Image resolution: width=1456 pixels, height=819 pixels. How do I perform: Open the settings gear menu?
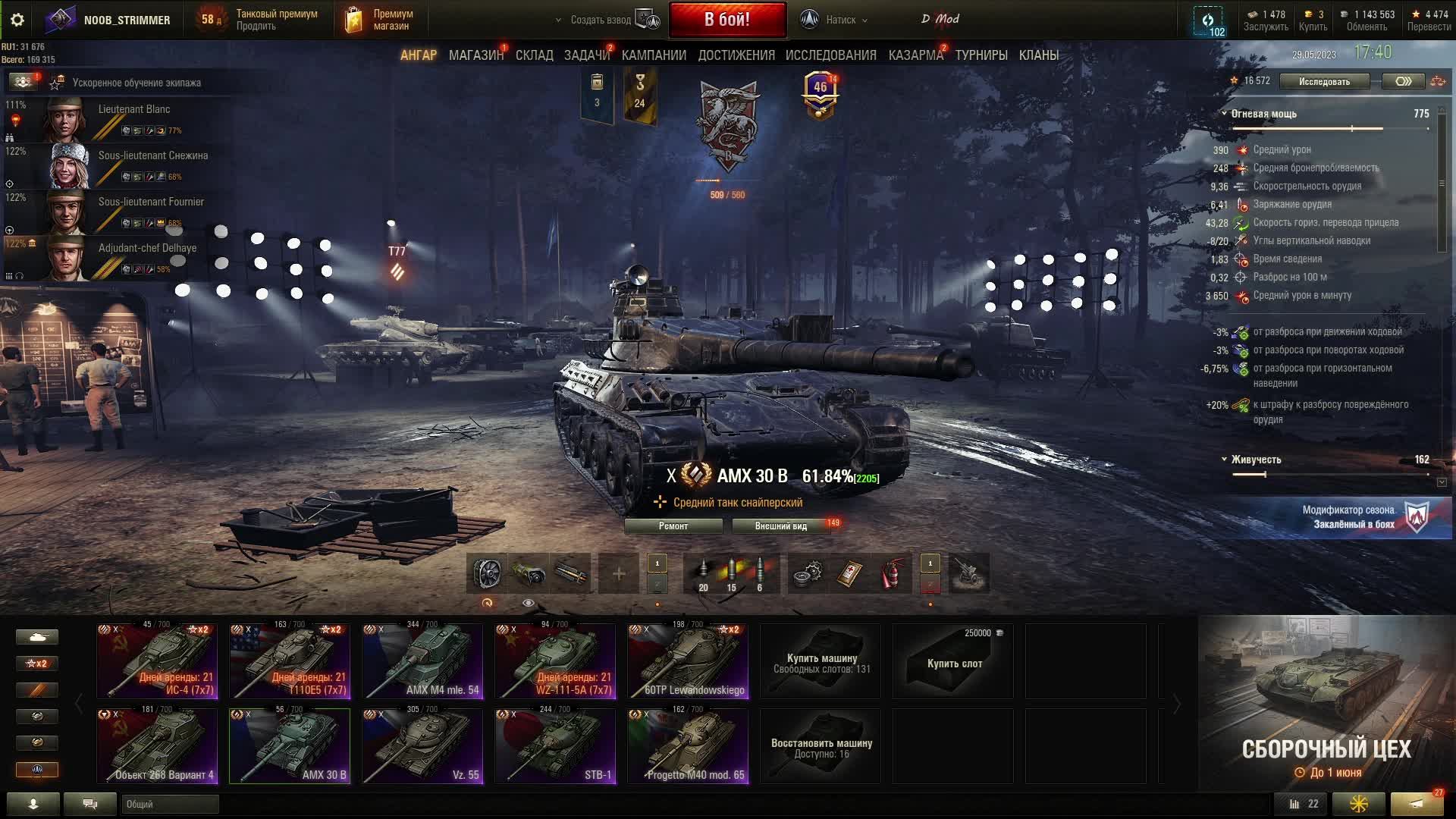point(17,20)
